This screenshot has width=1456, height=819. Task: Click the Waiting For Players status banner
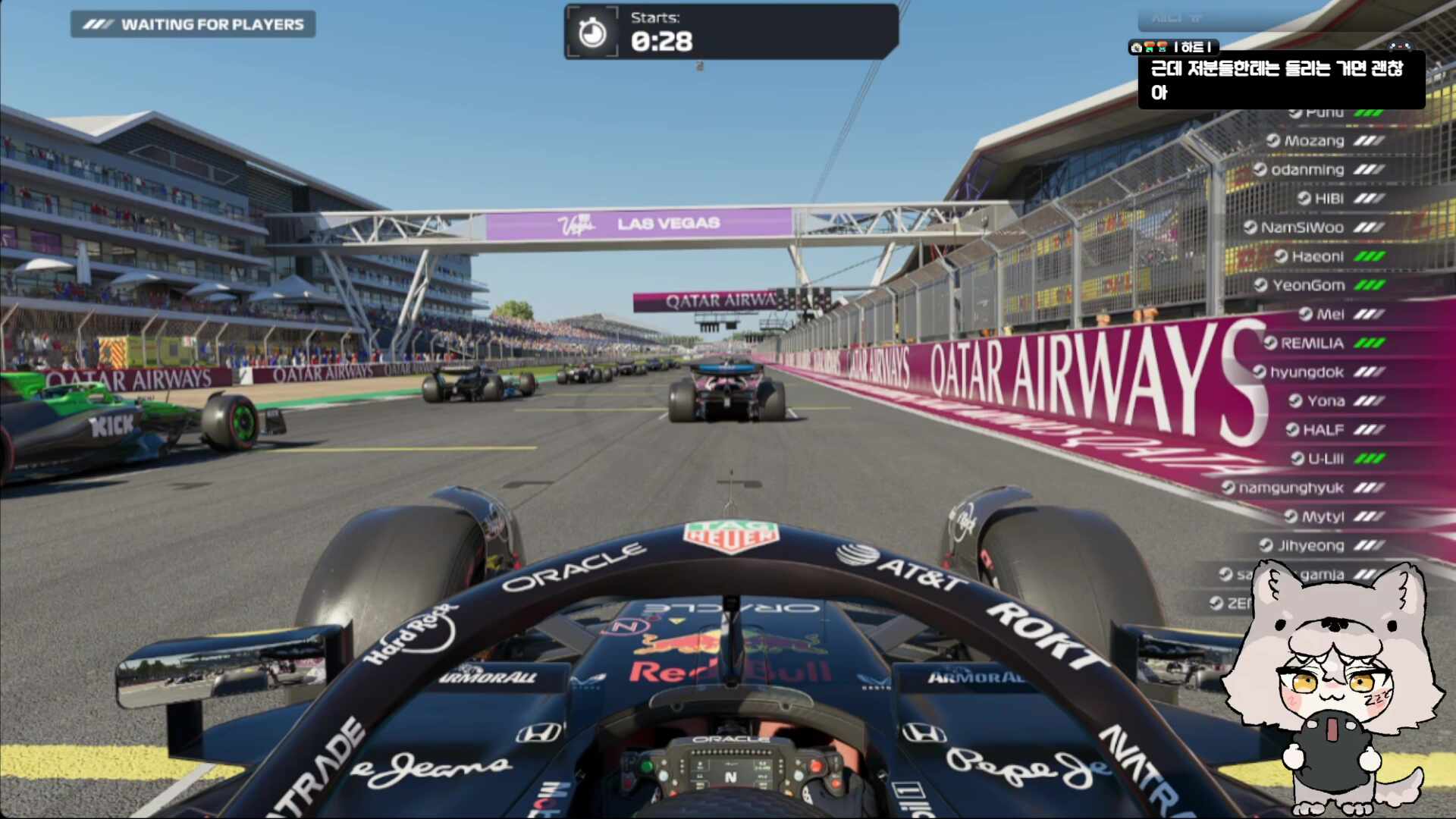tap(193, 24)
